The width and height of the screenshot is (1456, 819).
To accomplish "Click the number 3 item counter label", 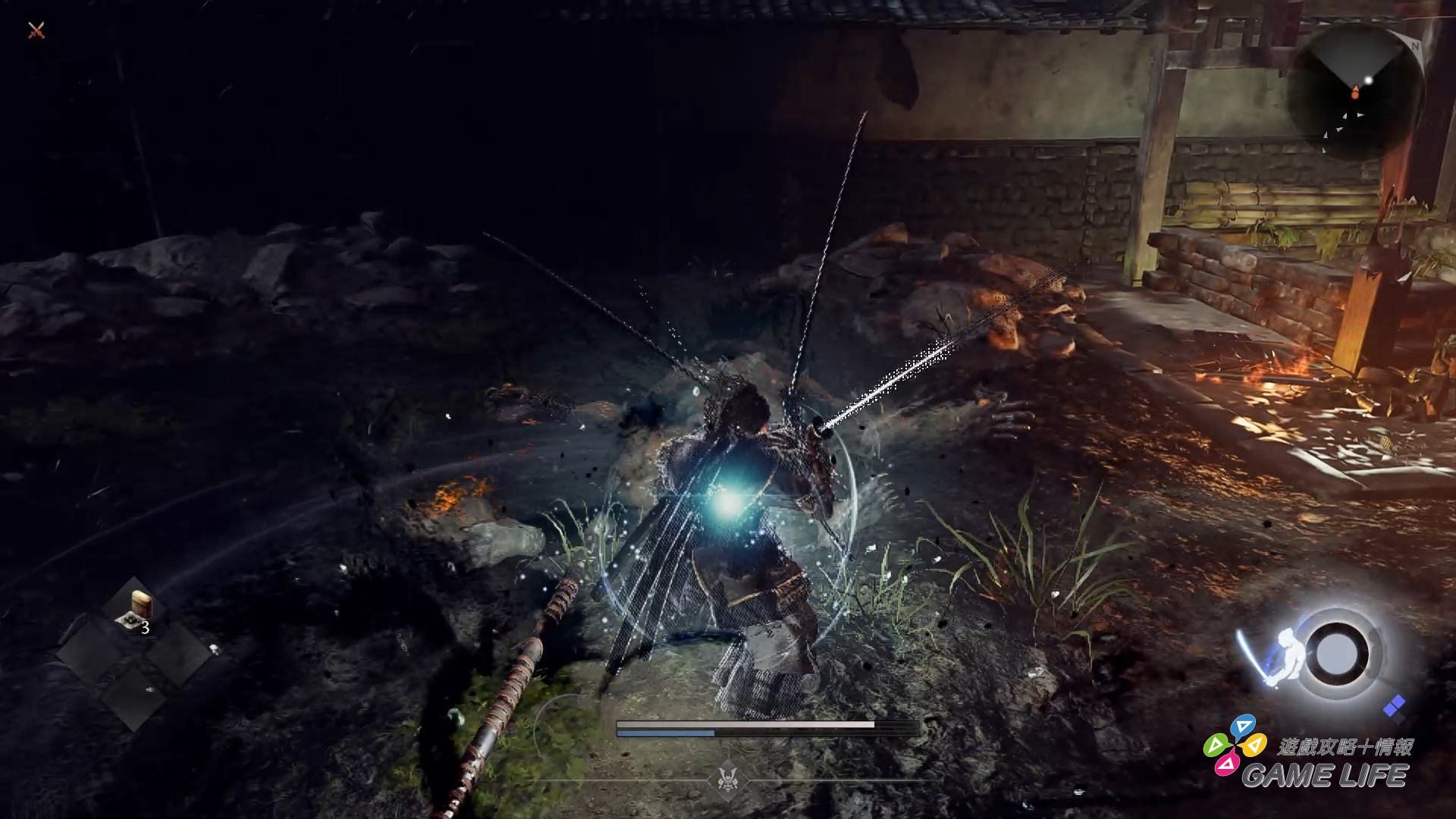I will [x=145, y=626].
